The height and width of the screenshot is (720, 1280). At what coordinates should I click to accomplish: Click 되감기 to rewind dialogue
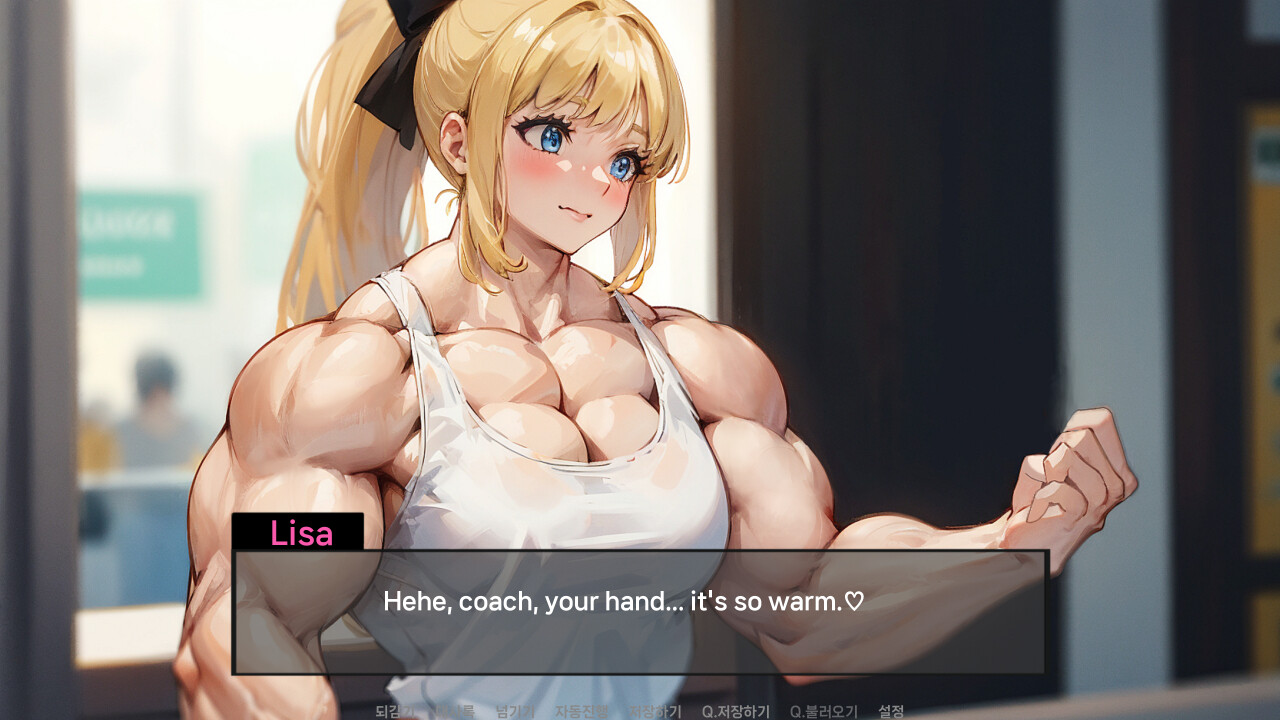click(x=396, y=708)
